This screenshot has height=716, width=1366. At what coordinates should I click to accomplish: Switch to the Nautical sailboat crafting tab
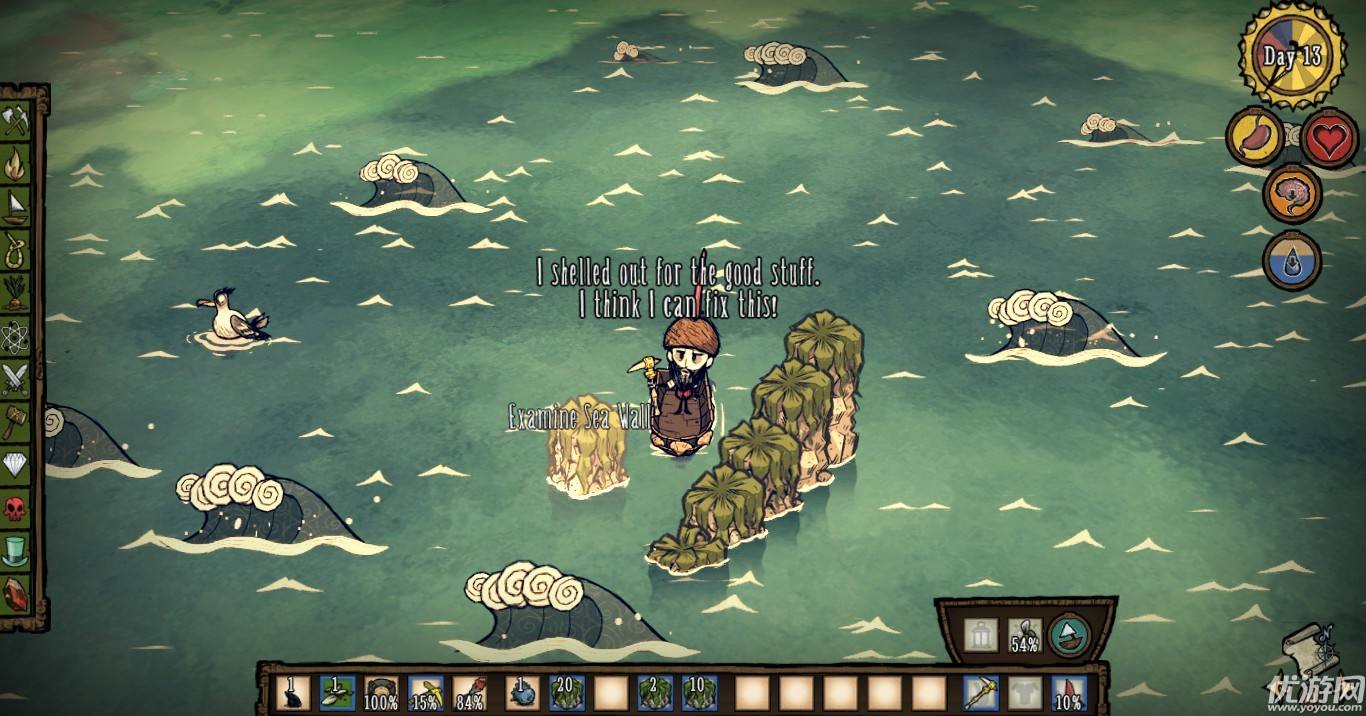pos(15,207)
